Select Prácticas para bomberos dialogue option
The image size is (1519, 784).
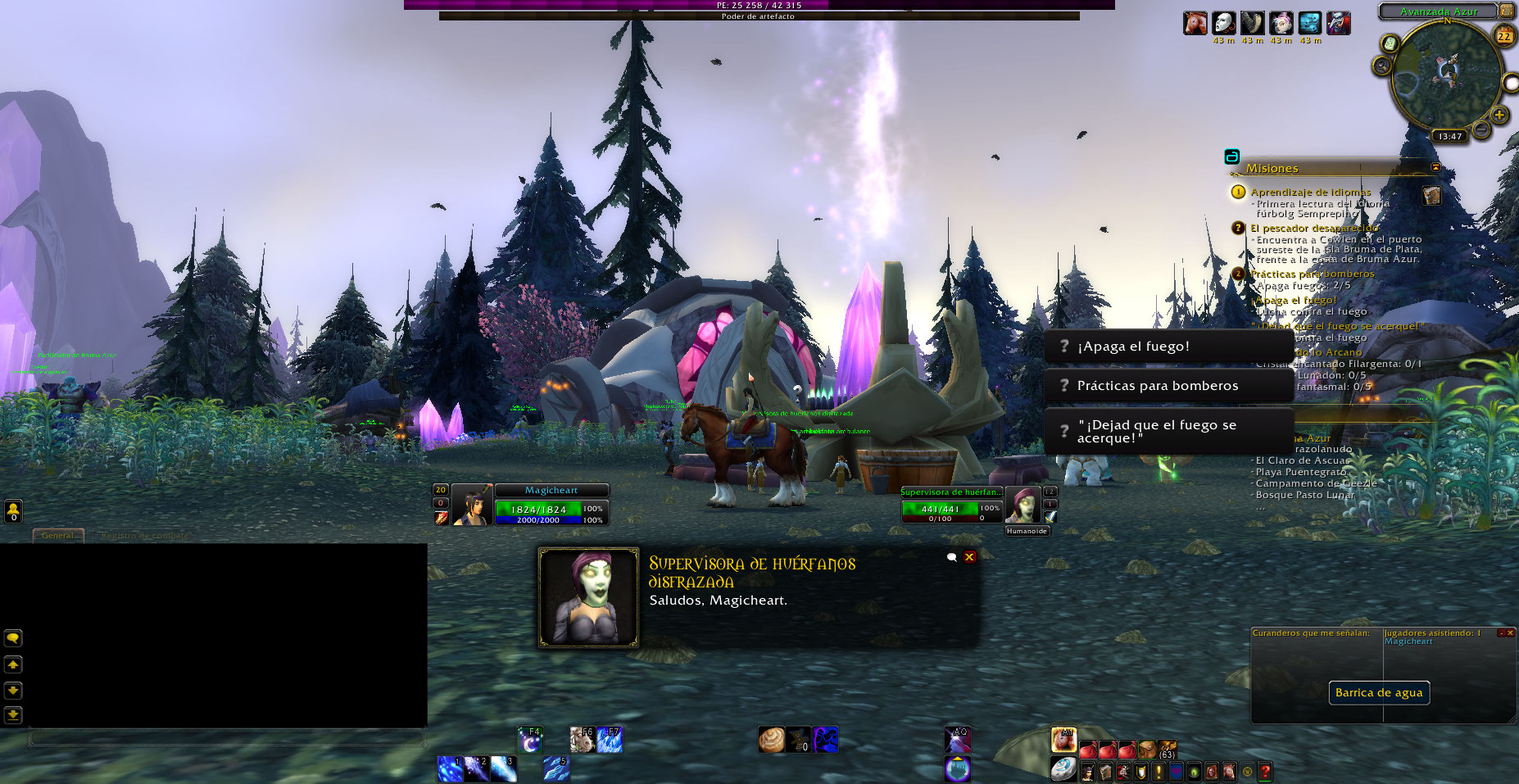[1168, 386]
